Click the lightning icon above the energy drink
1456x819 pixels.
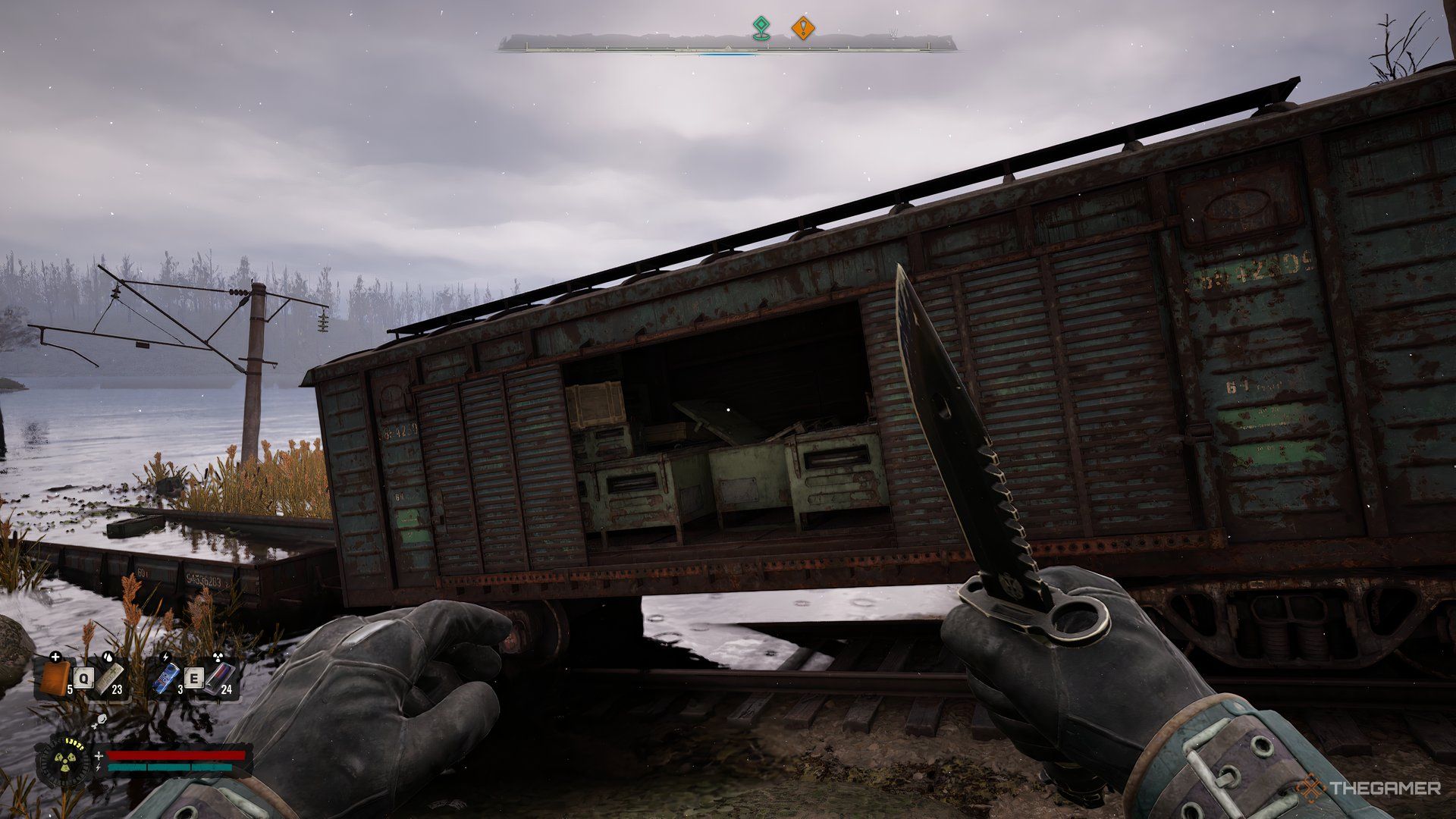pos(165,657)
